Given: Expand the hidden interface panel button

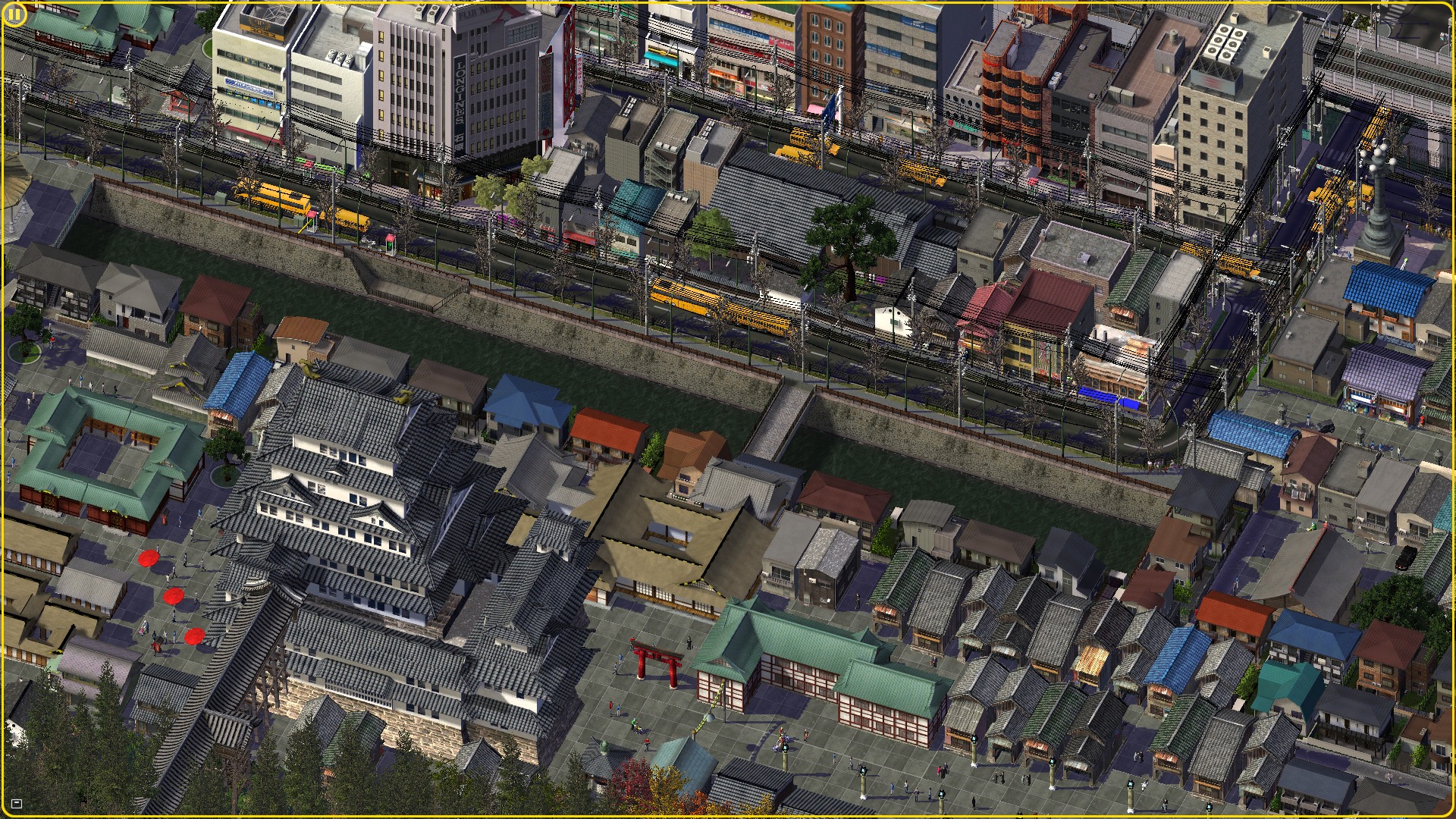Looking at the screenshot, I should click(17, 804).
